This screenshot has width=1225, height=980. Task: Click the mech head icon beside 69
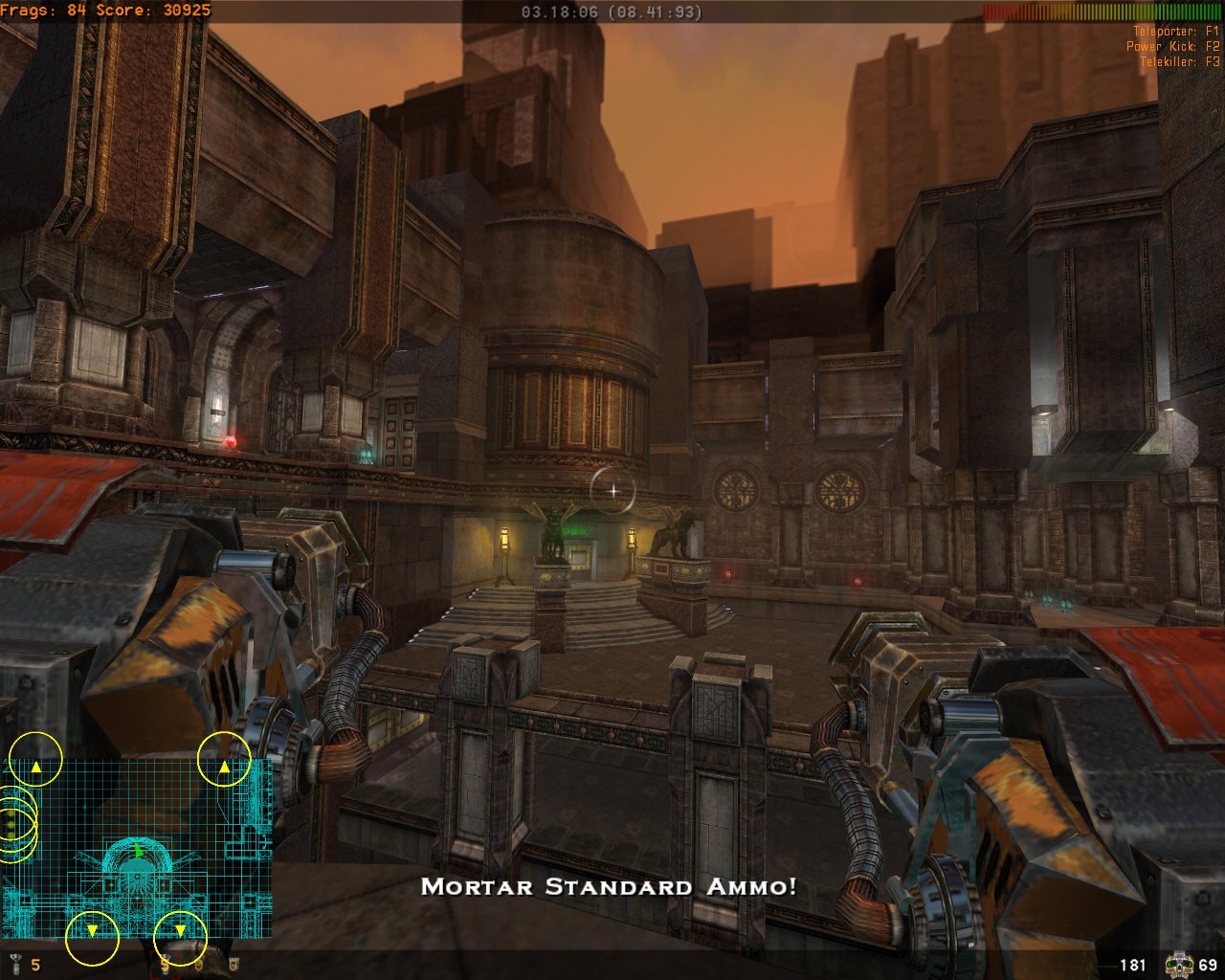pos(1178,964)
